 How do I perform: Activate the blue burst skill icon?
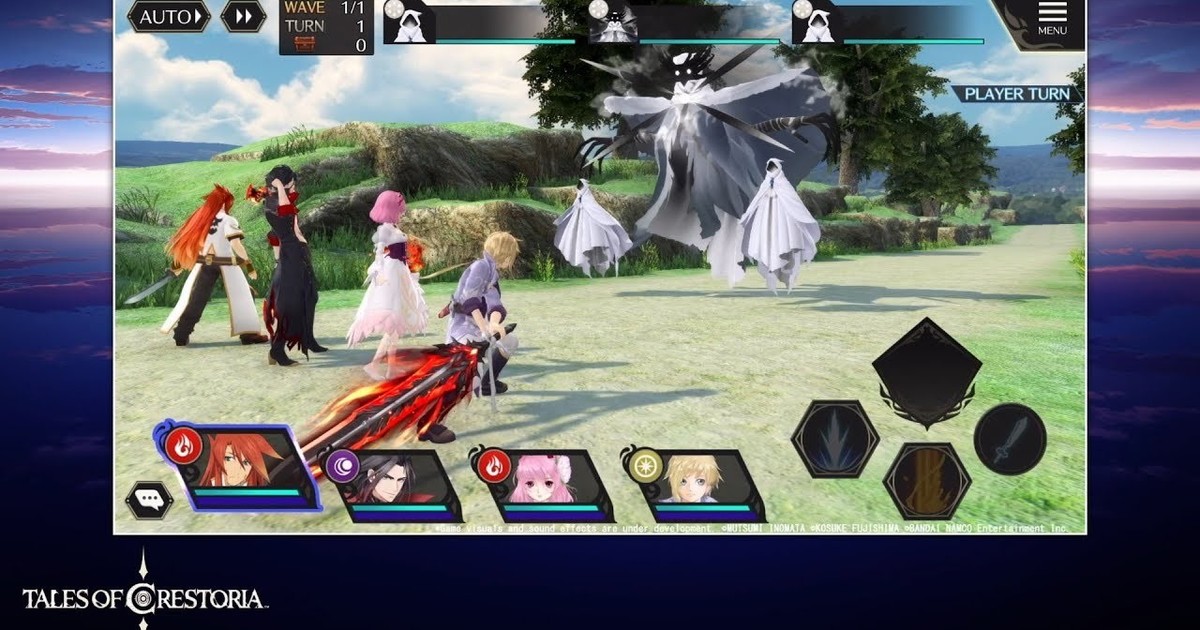point(835,439)
